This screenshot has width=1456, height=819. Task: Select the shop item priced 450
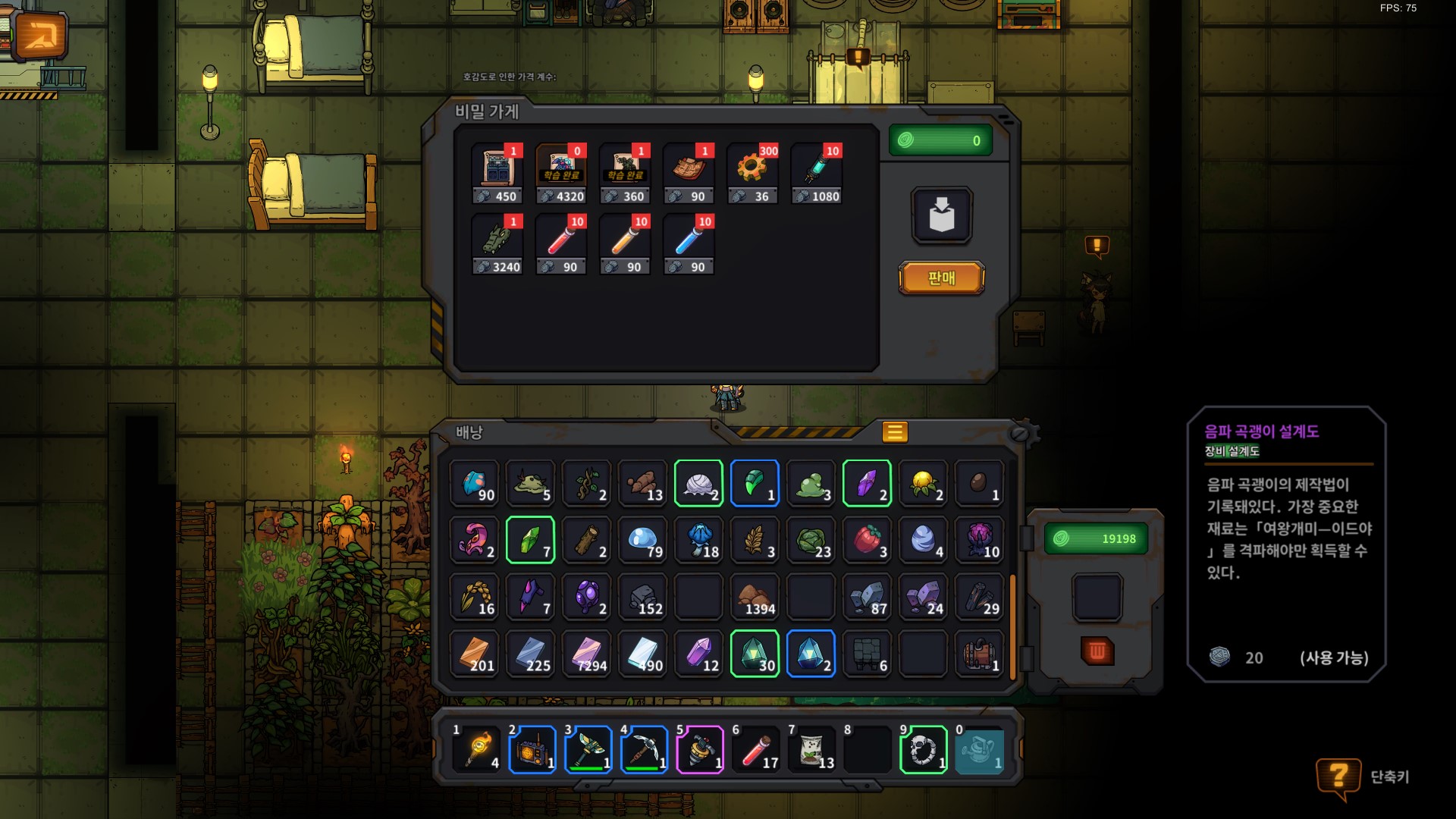click(x=497, y=174)
